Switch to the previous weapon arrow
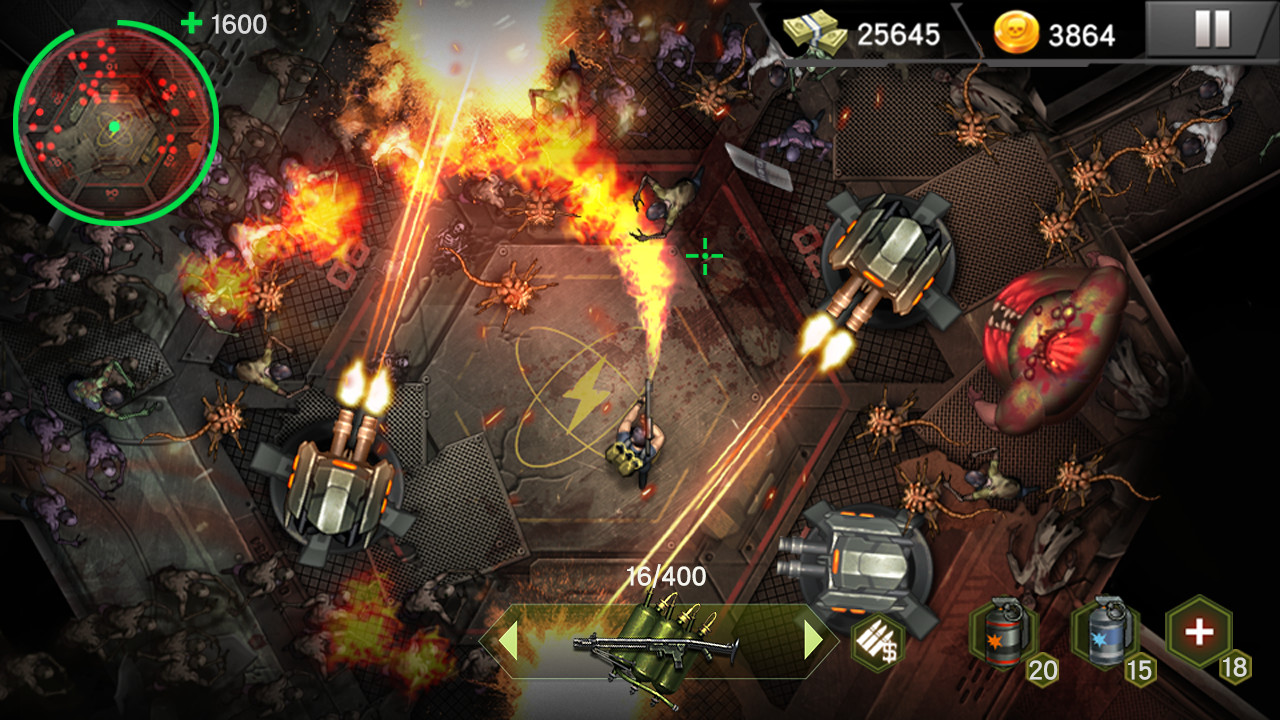The height and width of the screenshot is (720, 1280). pos(508,641)
